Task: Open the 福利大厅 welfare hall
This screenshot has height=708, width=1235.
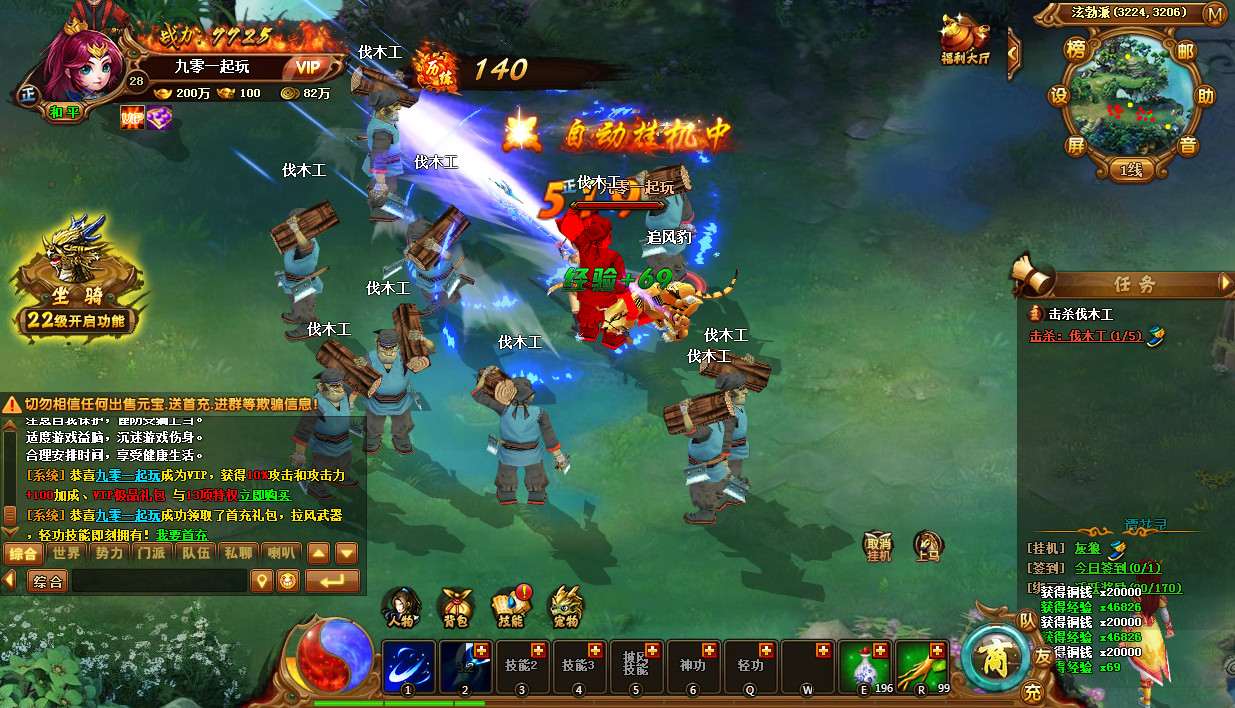Action: click(965, 40)
